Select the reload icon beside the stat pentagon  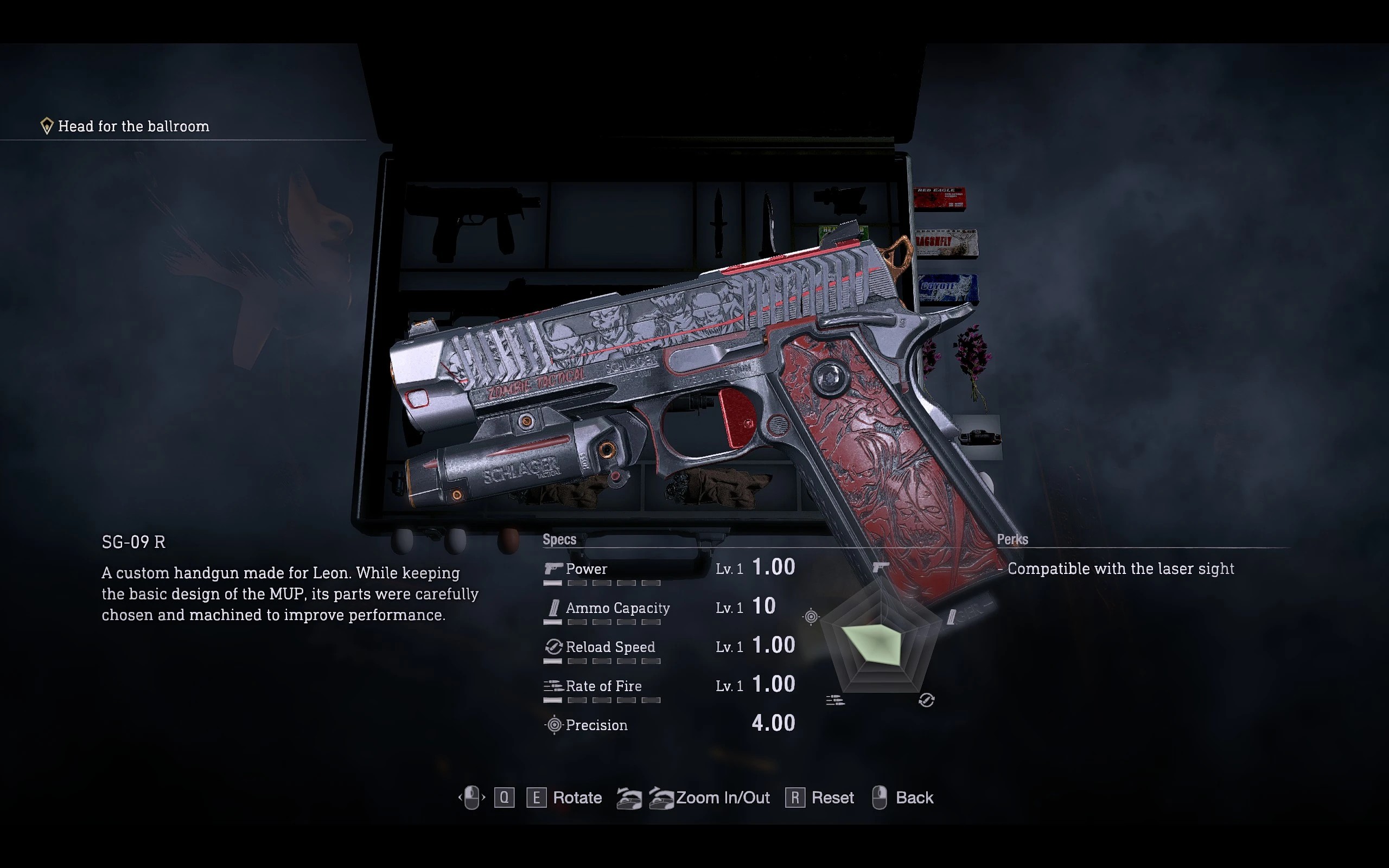926,700
